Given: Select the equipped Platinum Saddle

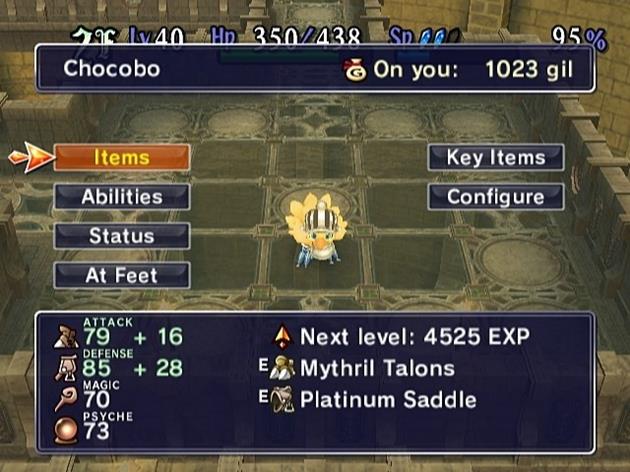Looking at the screenshot, I should coord(387,400).
